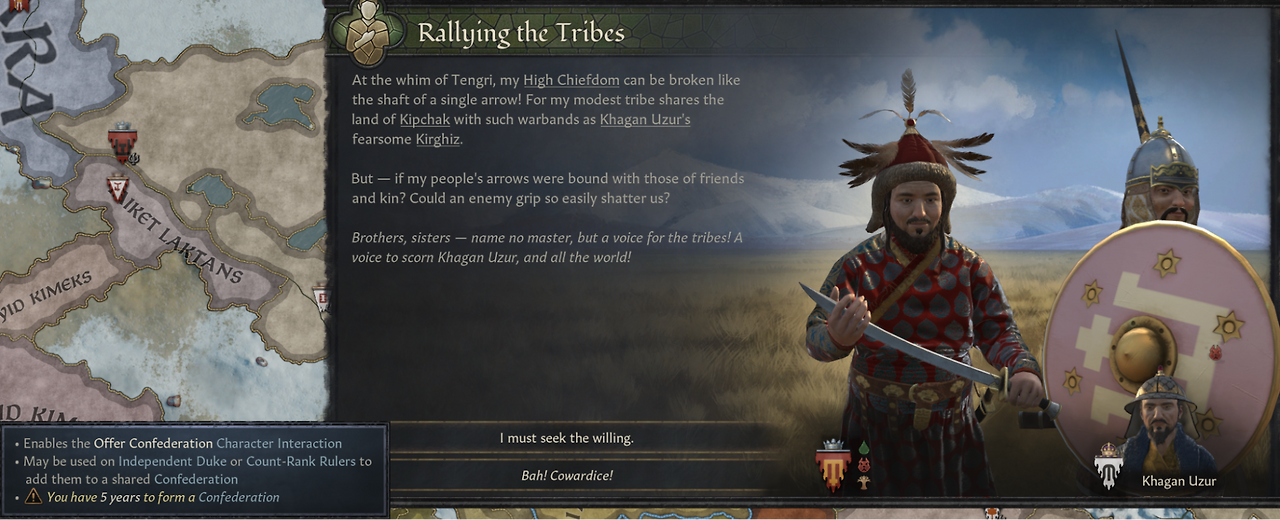Select the red-orange crowned coat of arms under your character

coord(833,467)
